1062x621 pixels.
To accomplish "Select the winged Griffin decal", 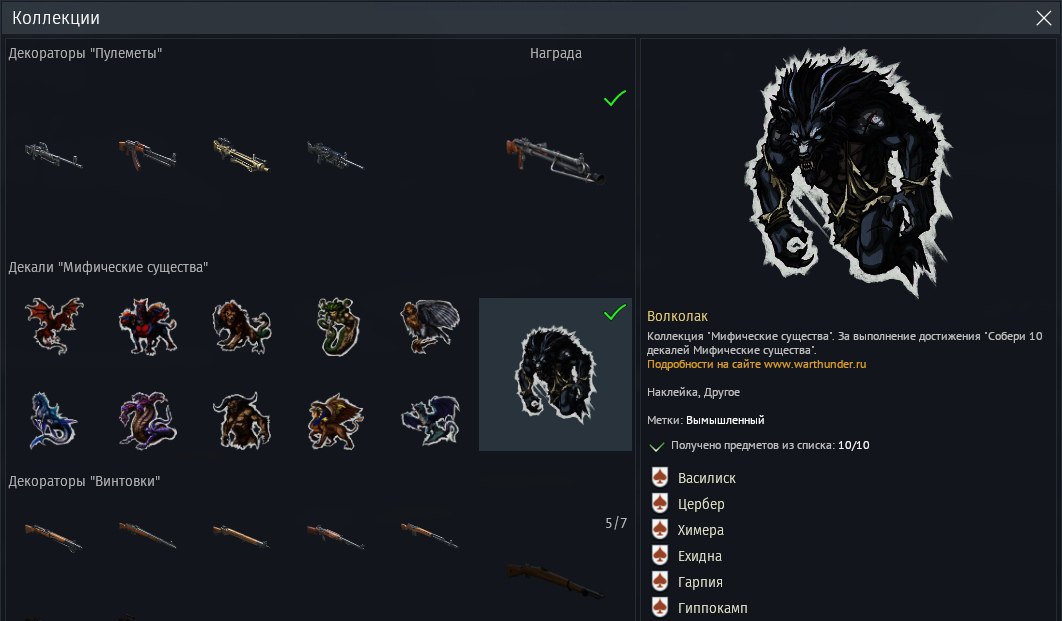I will click(336, 418).
